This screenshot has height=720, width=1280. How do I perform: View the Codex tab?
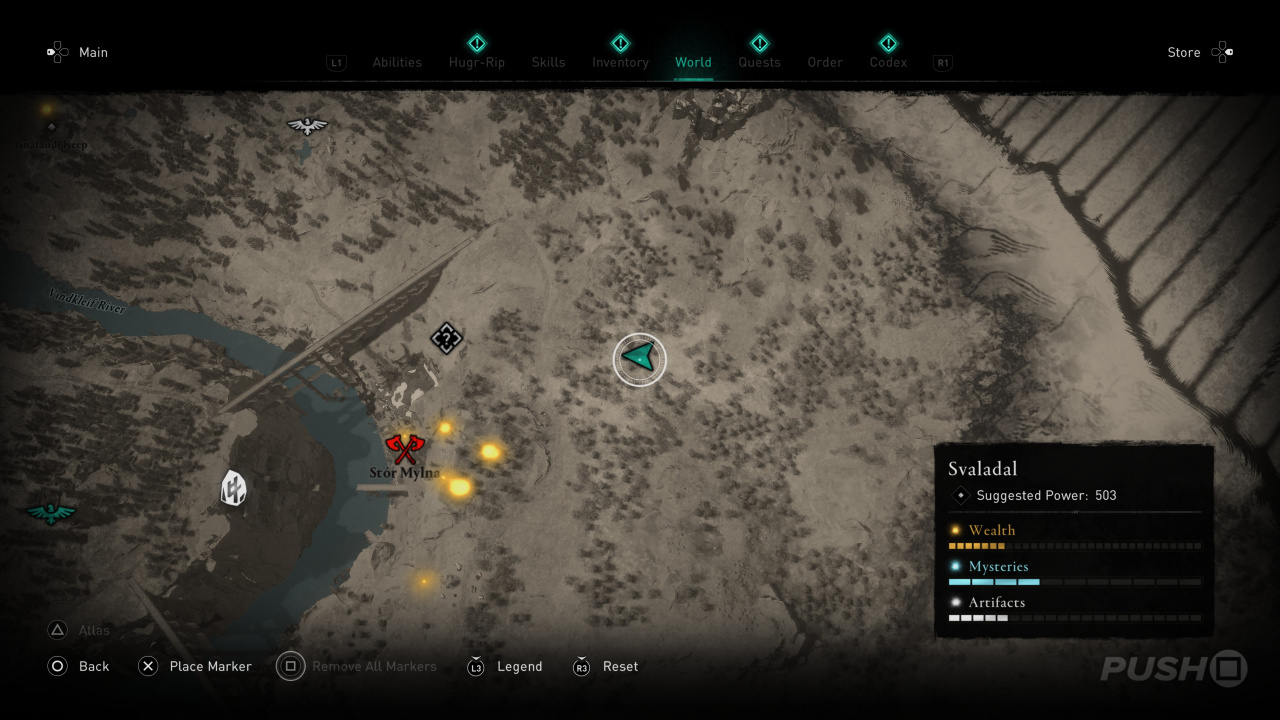pos(888,62)
